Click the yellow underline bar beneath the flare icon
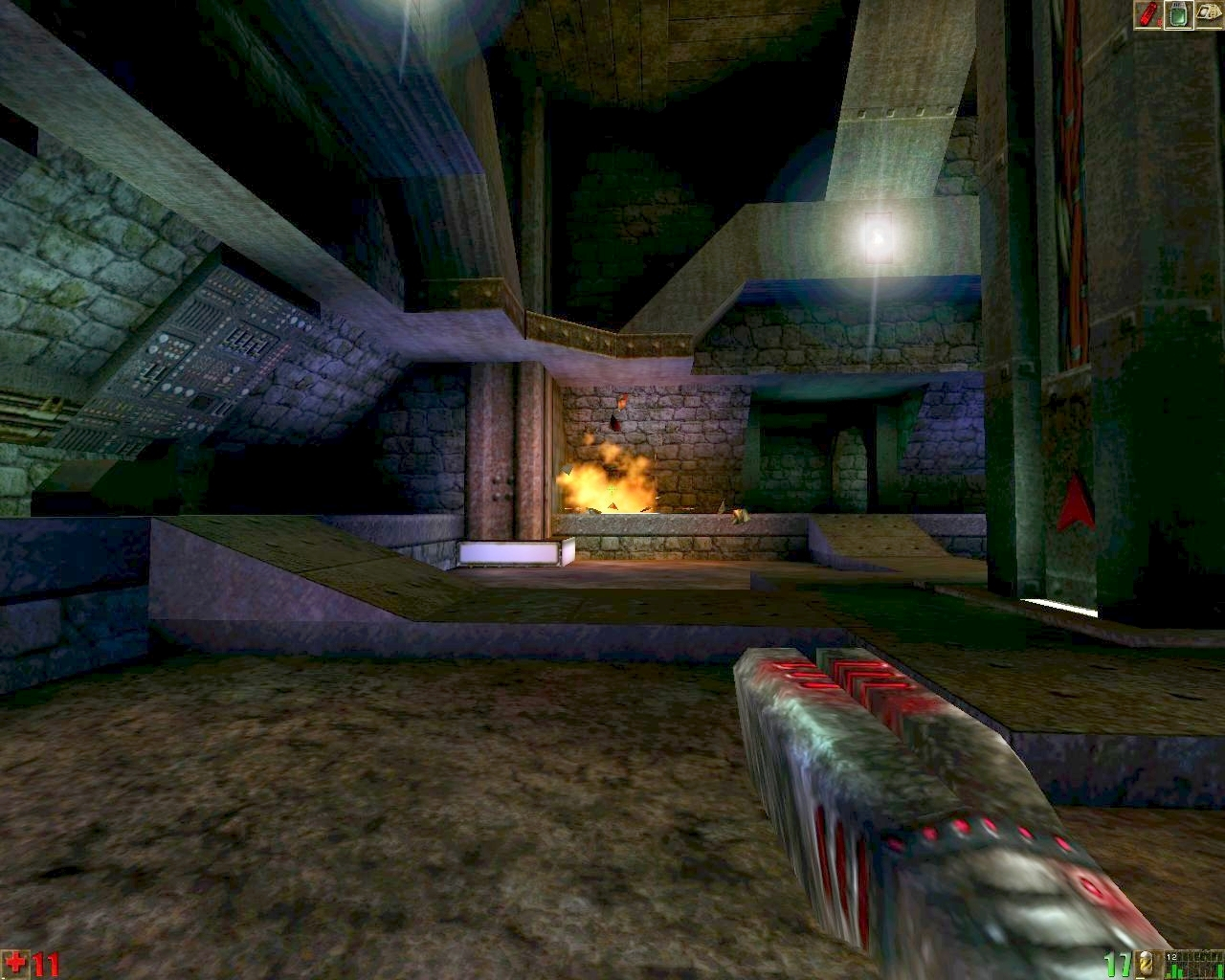This screenshot has height=980, width=1225. [1147, 27]
